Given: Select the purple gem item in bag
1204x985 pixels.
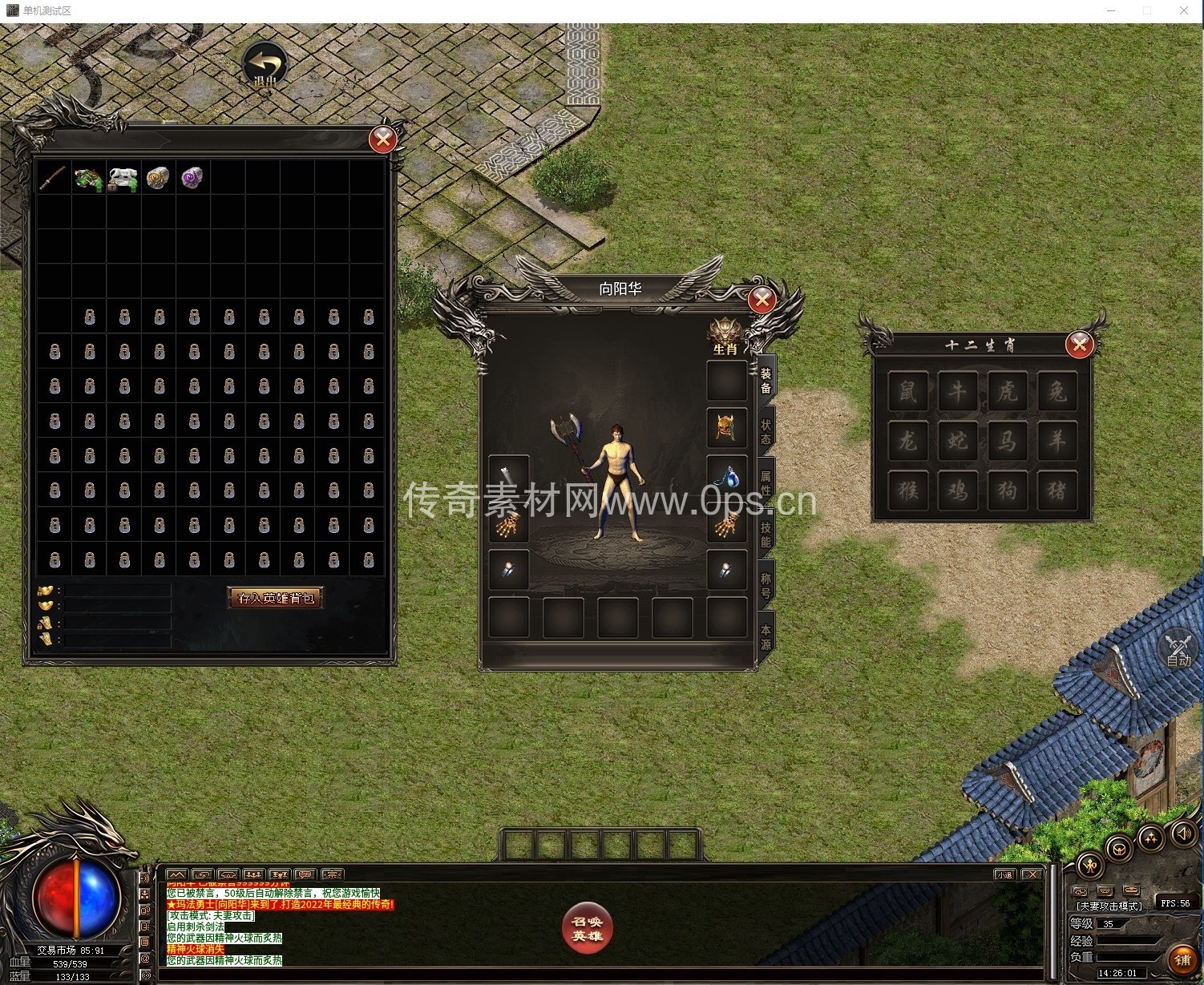Looking at the screenshot, I should pyautogui.click(x=192, y=178).
